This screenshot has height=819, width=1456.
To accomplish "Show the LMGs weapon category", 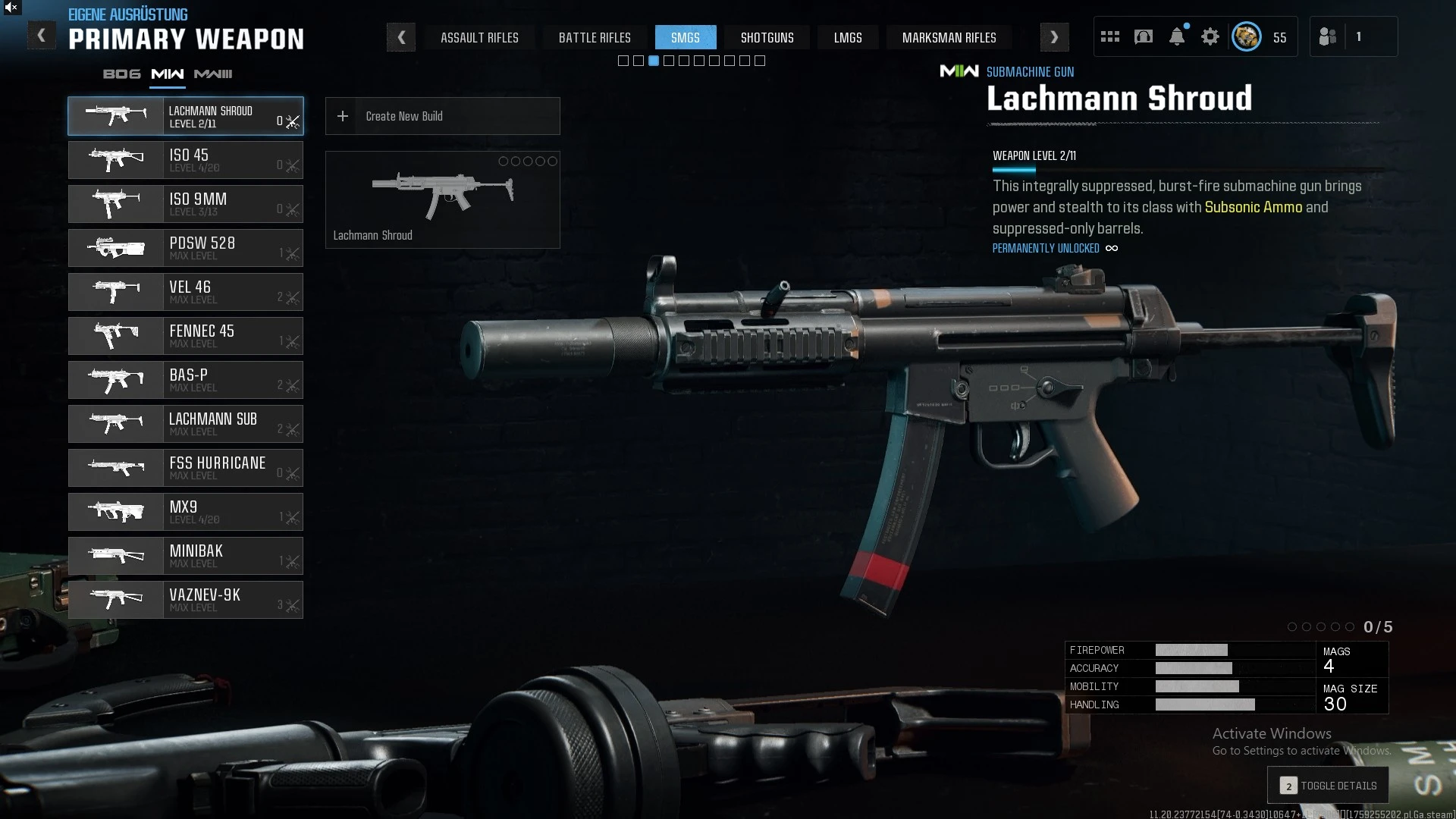I will click(x=848, y=37).
